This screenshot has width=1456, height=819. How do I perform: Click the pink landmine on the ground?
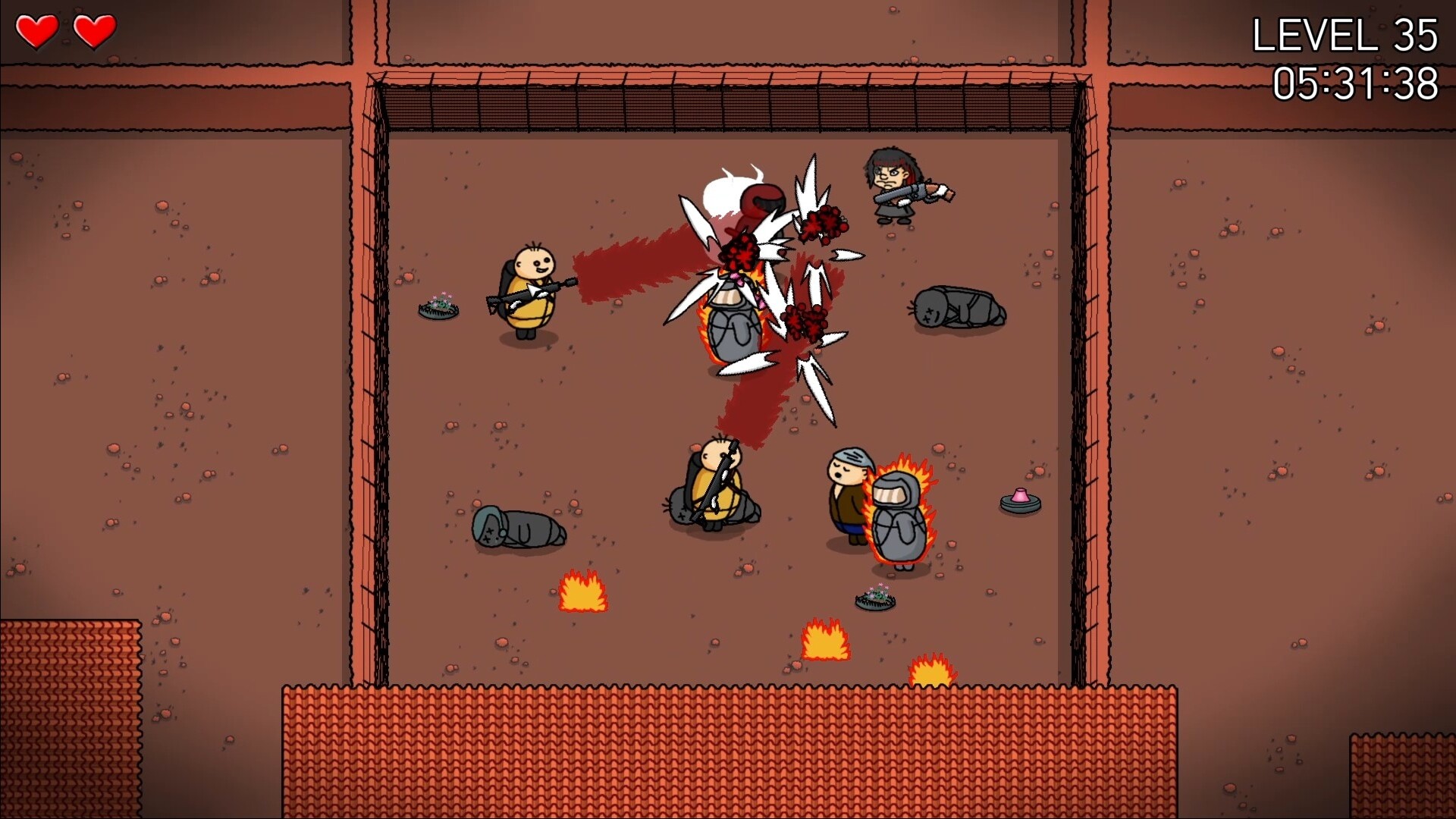[1020, 500]
